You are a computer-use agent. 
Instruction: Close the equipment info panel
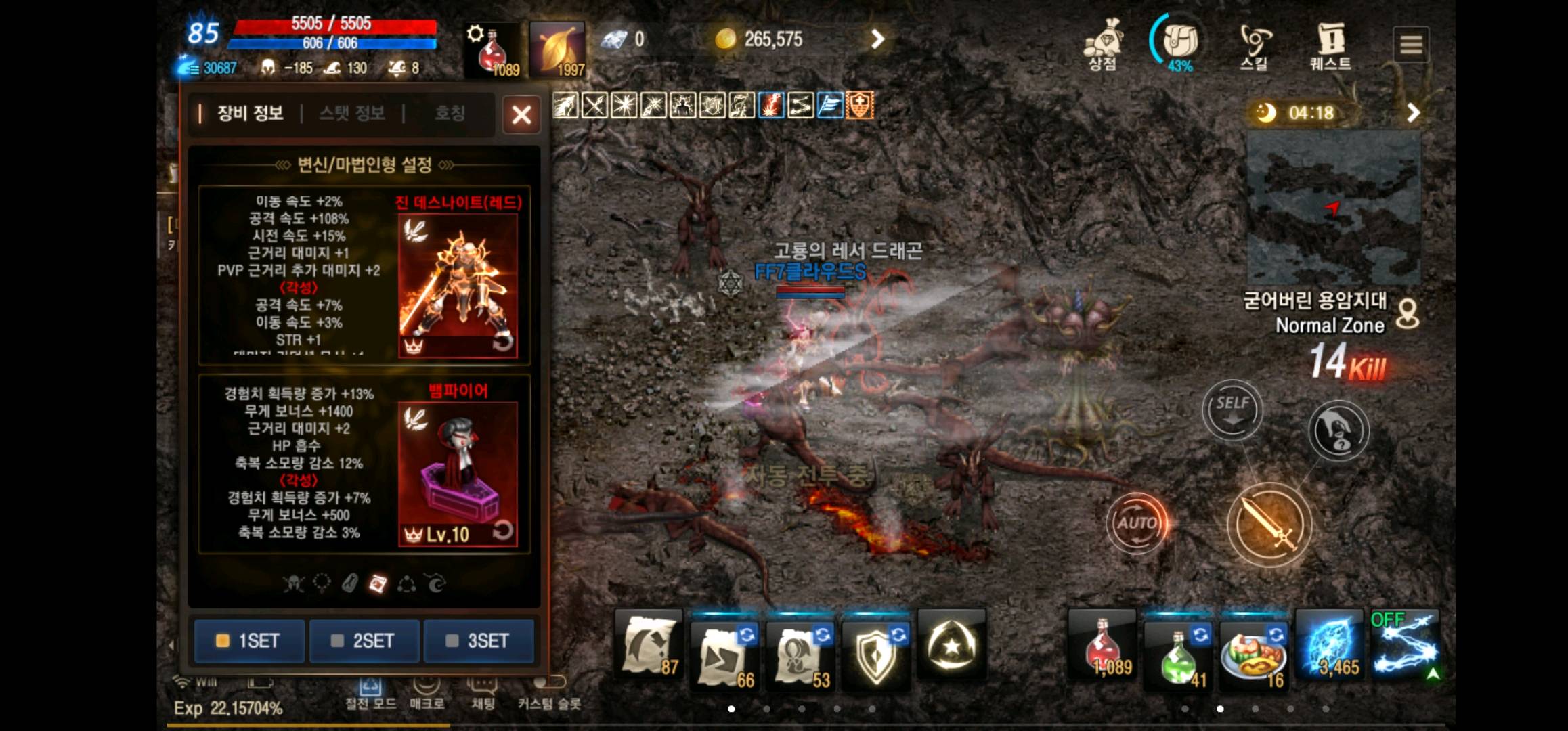[x=521, y=114]
